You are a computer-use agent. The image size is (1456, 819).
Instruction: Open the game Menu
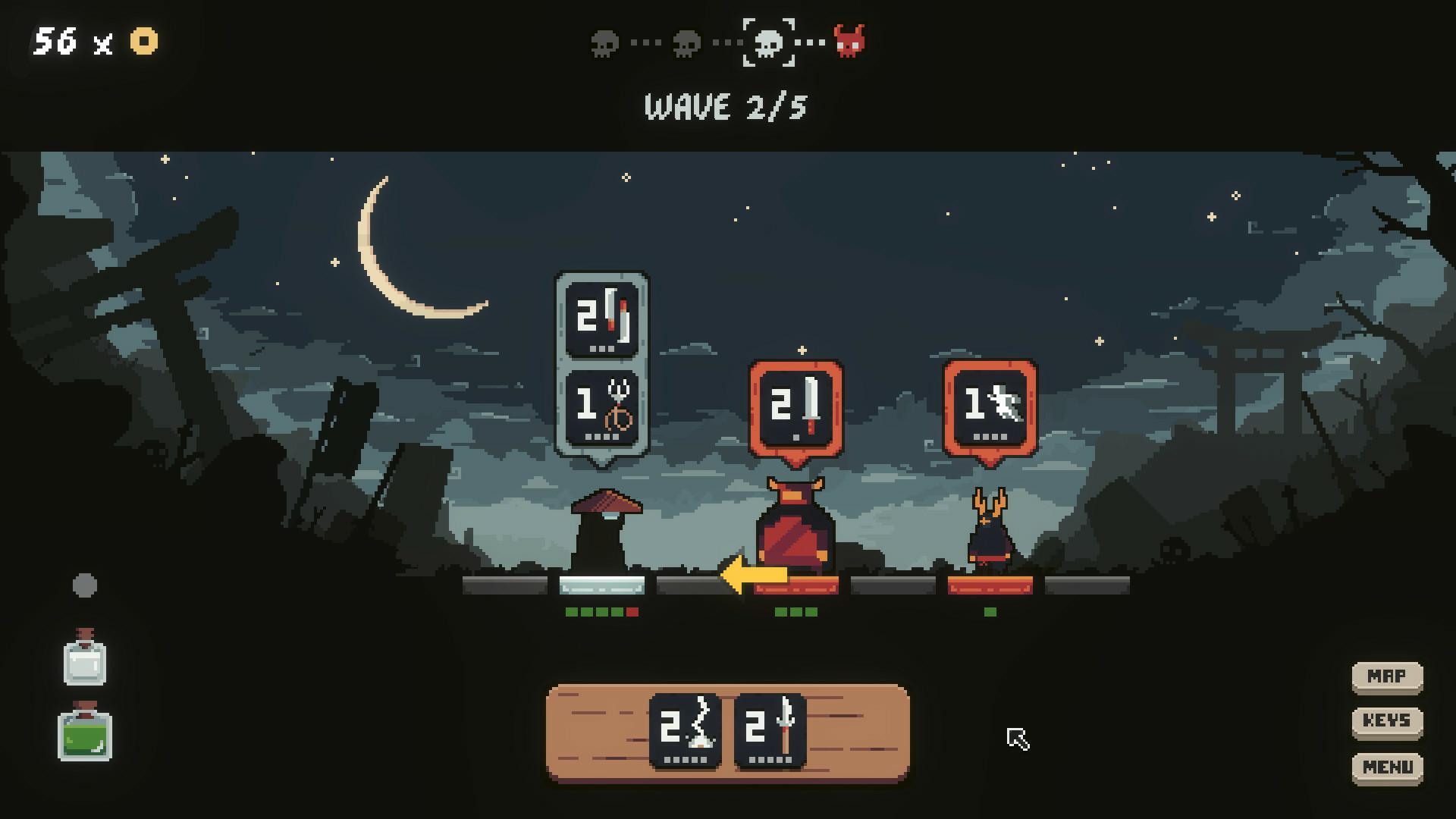coord(1387,767)
